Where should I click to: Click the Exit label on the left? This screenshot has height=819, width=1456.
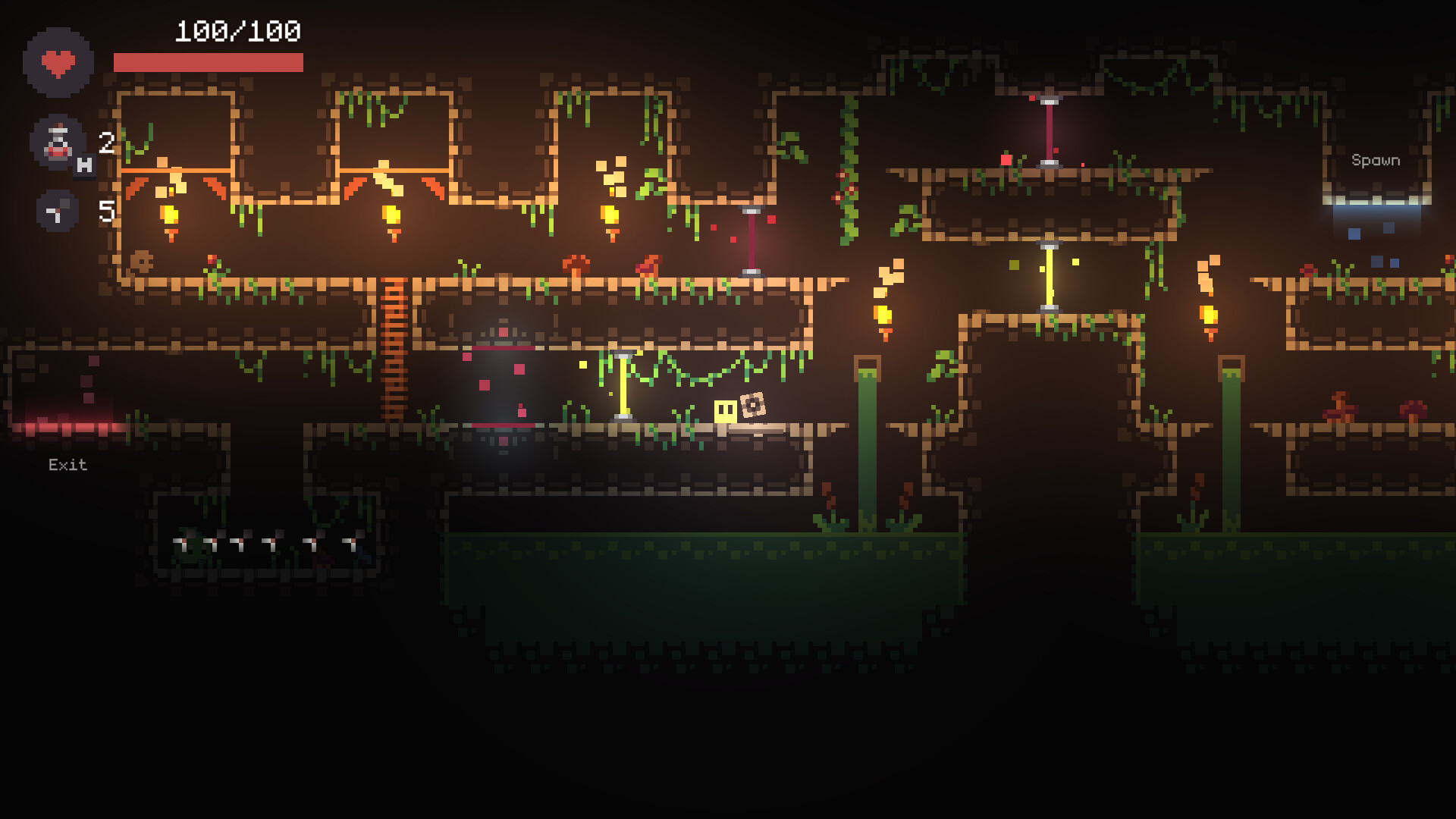click(x=67, y=464)
